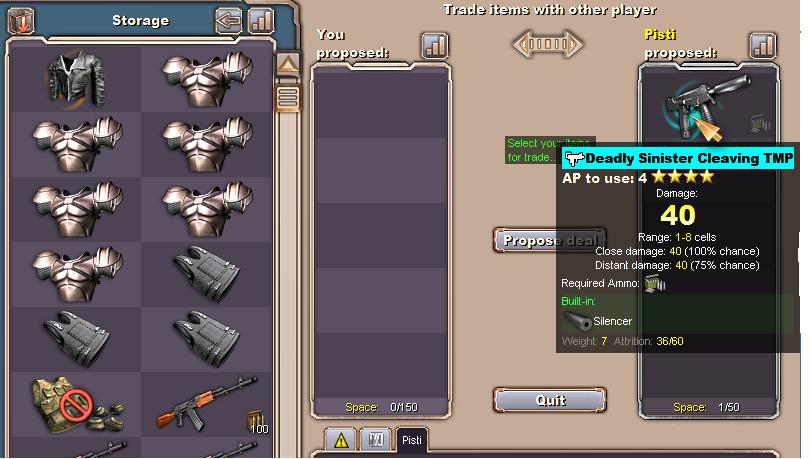Click the Storage crate icon with red arrow
The height and width of the screenshot is (459, 811).
[x=20, y=19]
